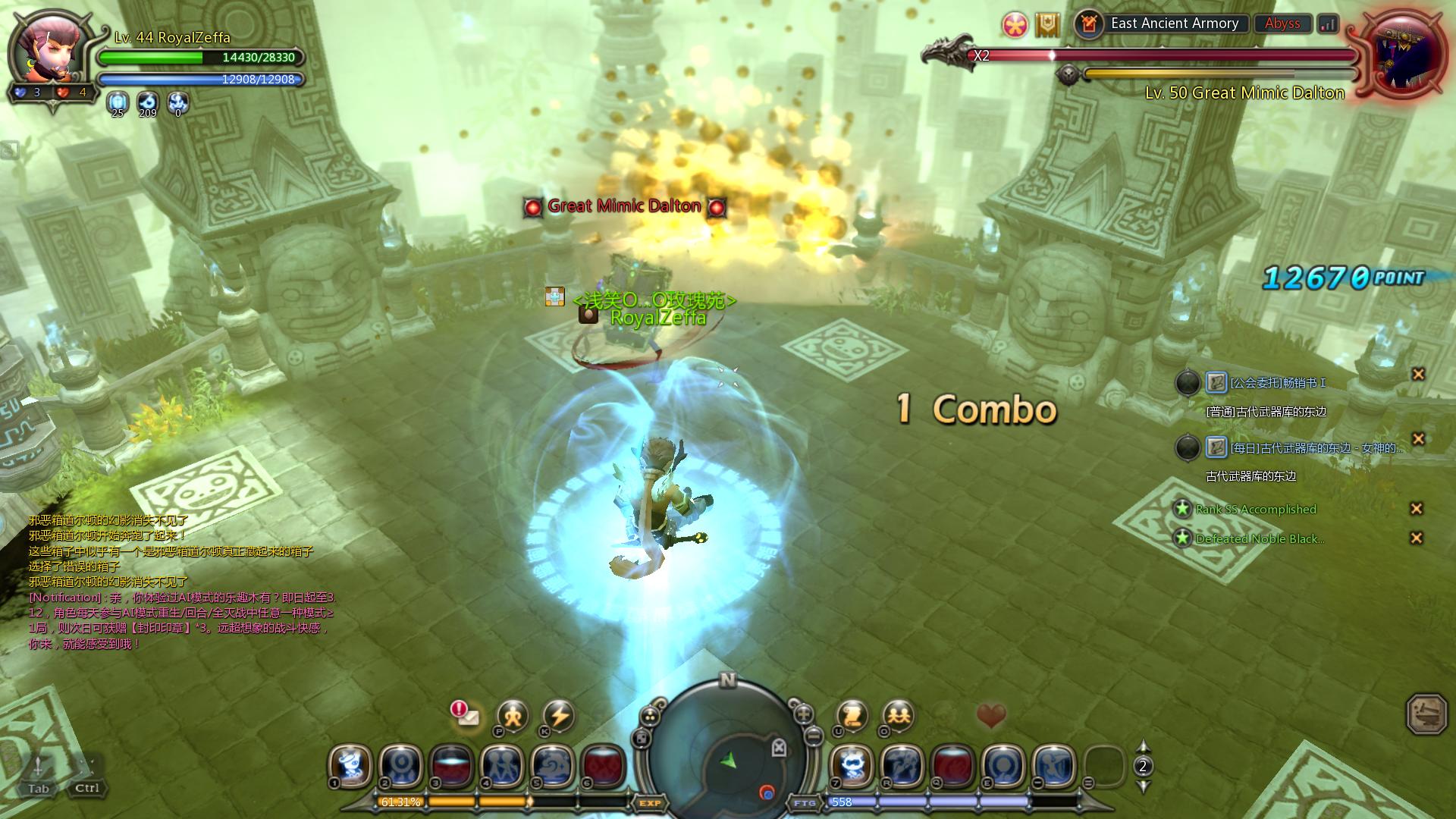Click the guild banner icon

[x=1047, y=25]
